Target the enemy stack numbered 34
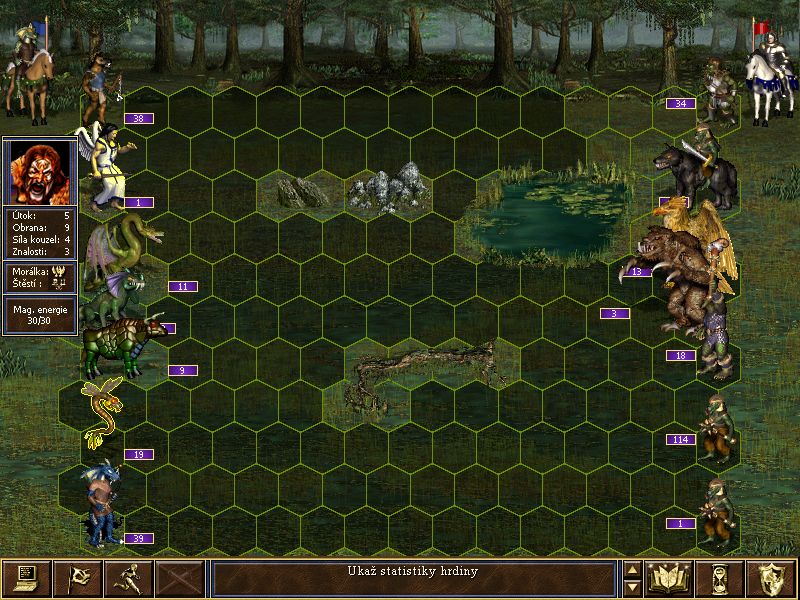The width and height of the screenshot is (800, 600). click(x=718, y=92)
